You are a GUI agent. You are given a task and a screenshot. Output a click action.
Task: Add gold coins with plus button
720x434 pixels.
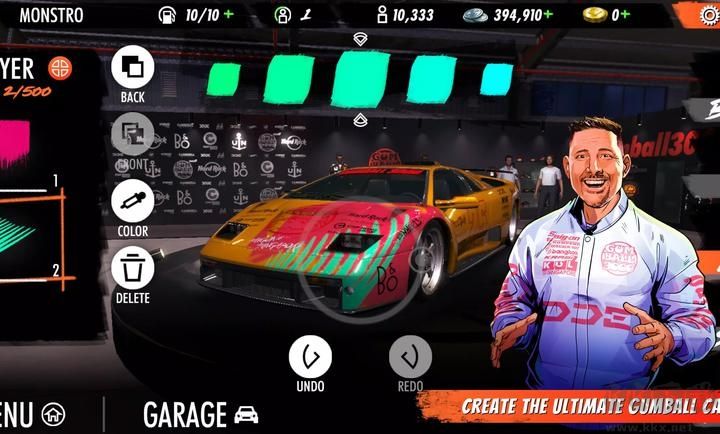coord(625,15)
